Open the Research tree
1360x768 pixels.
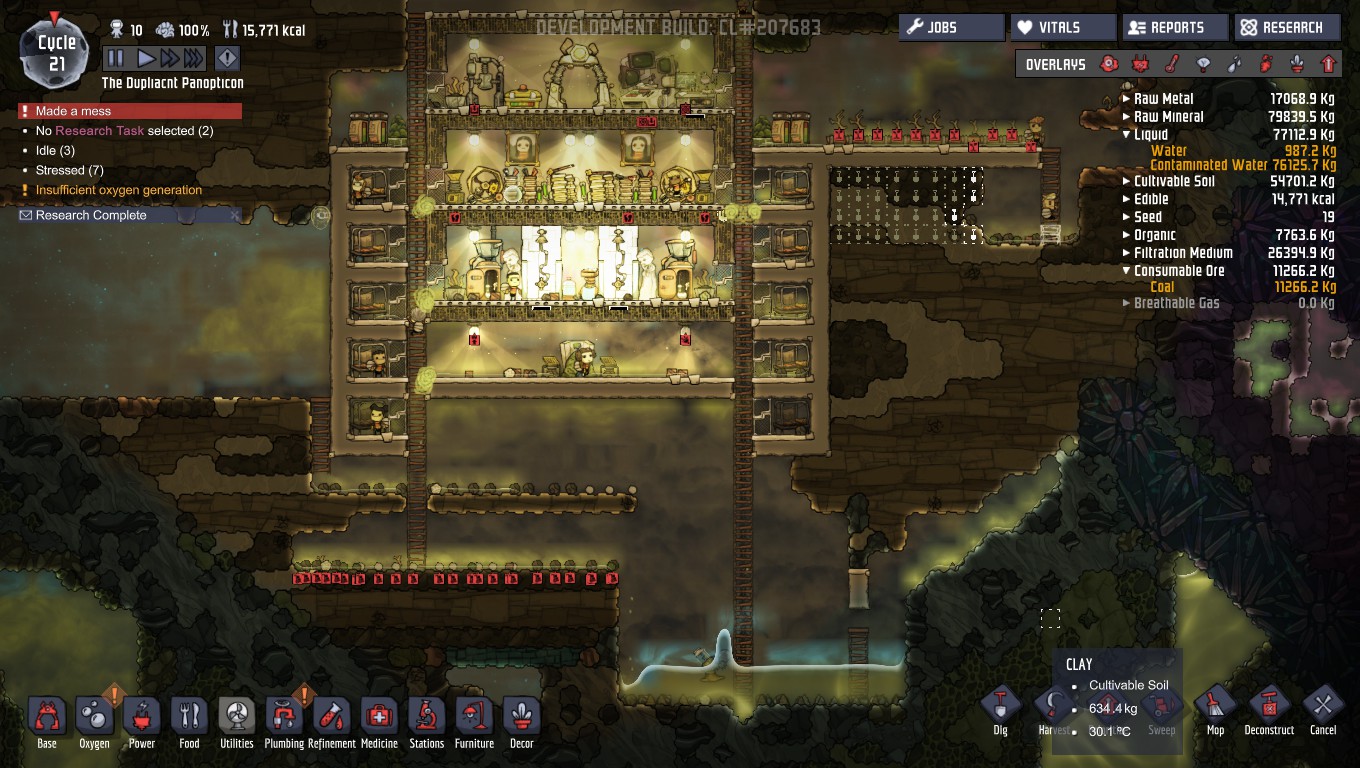click(x=1287, y=28)
